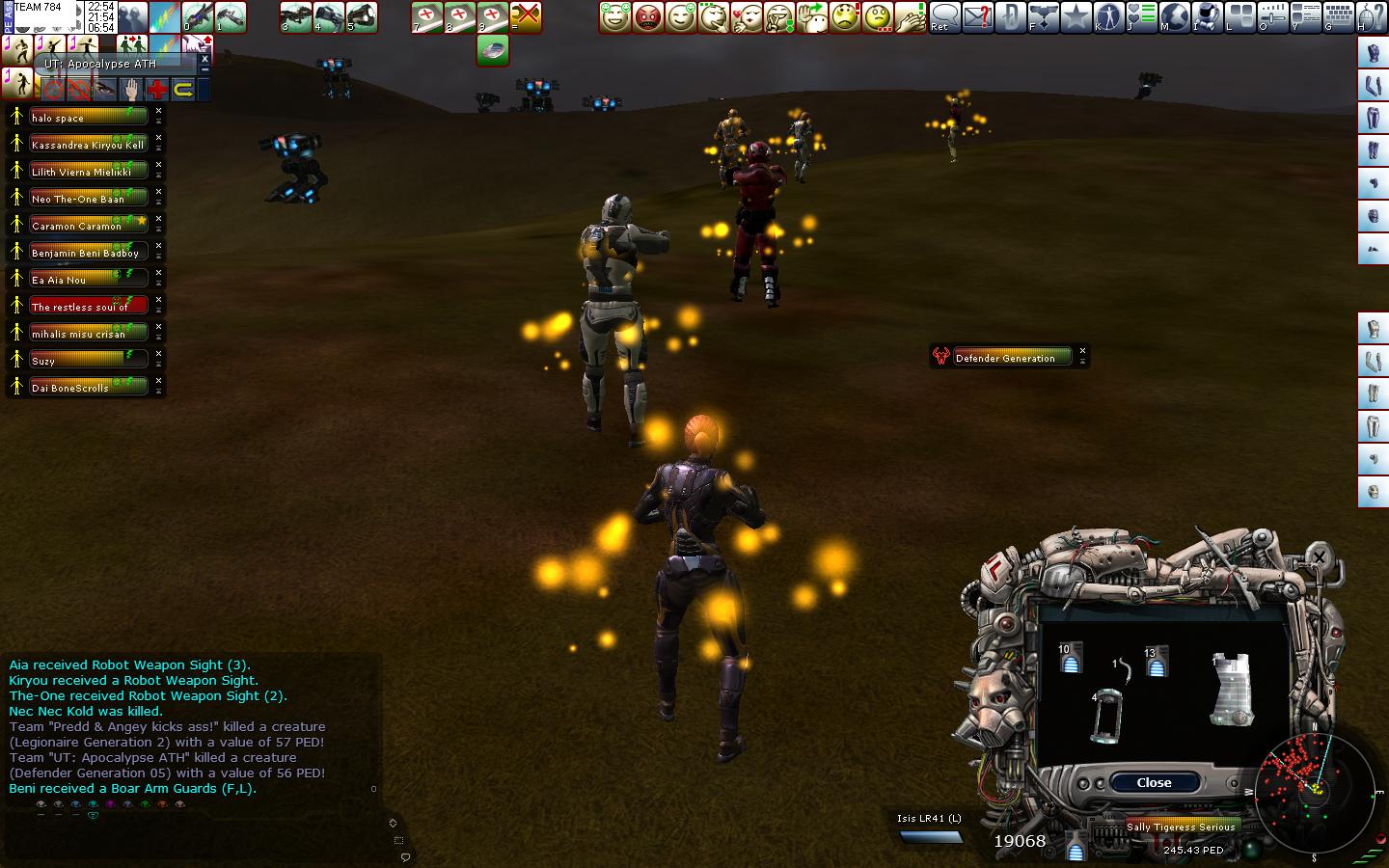The width and height of the screenshot is (1389, 868).
Task: Select the white armor harness loot item
Action: pos(1233,688)
